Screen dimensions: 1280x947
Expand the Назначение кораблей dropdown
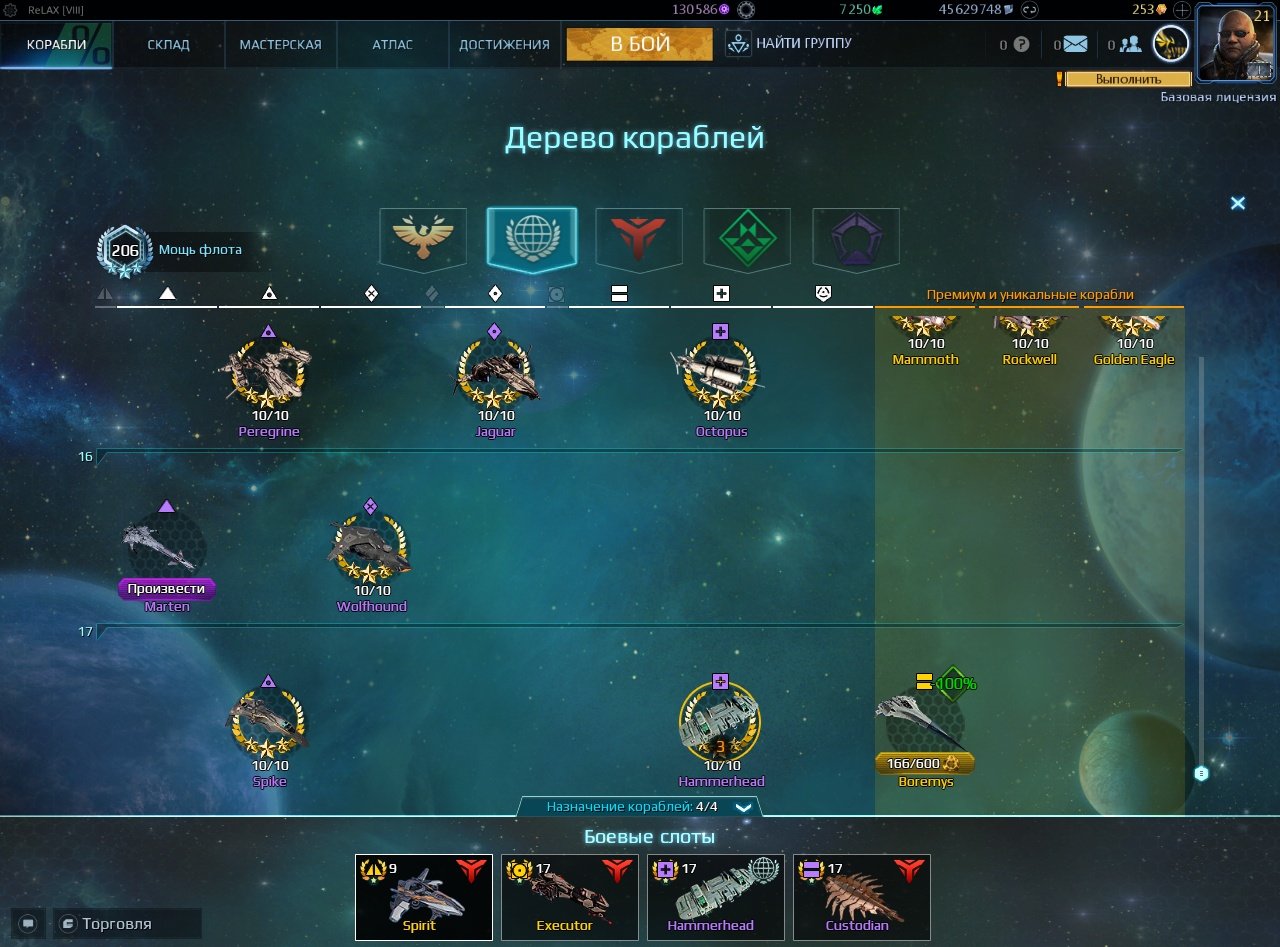click(x=742, y=807)
